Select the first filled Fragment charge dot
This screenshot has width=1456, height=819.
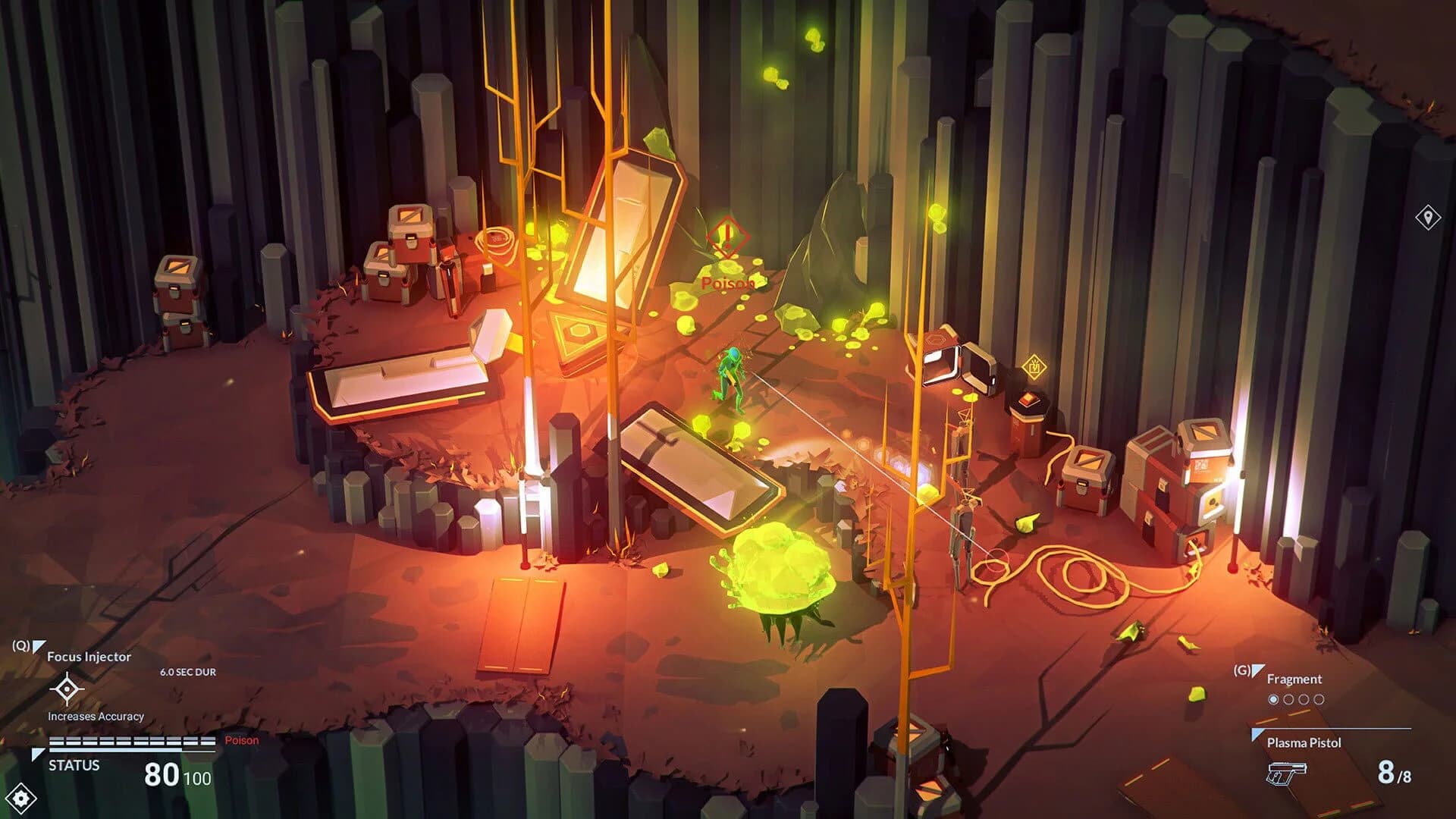pos(1274,698)
